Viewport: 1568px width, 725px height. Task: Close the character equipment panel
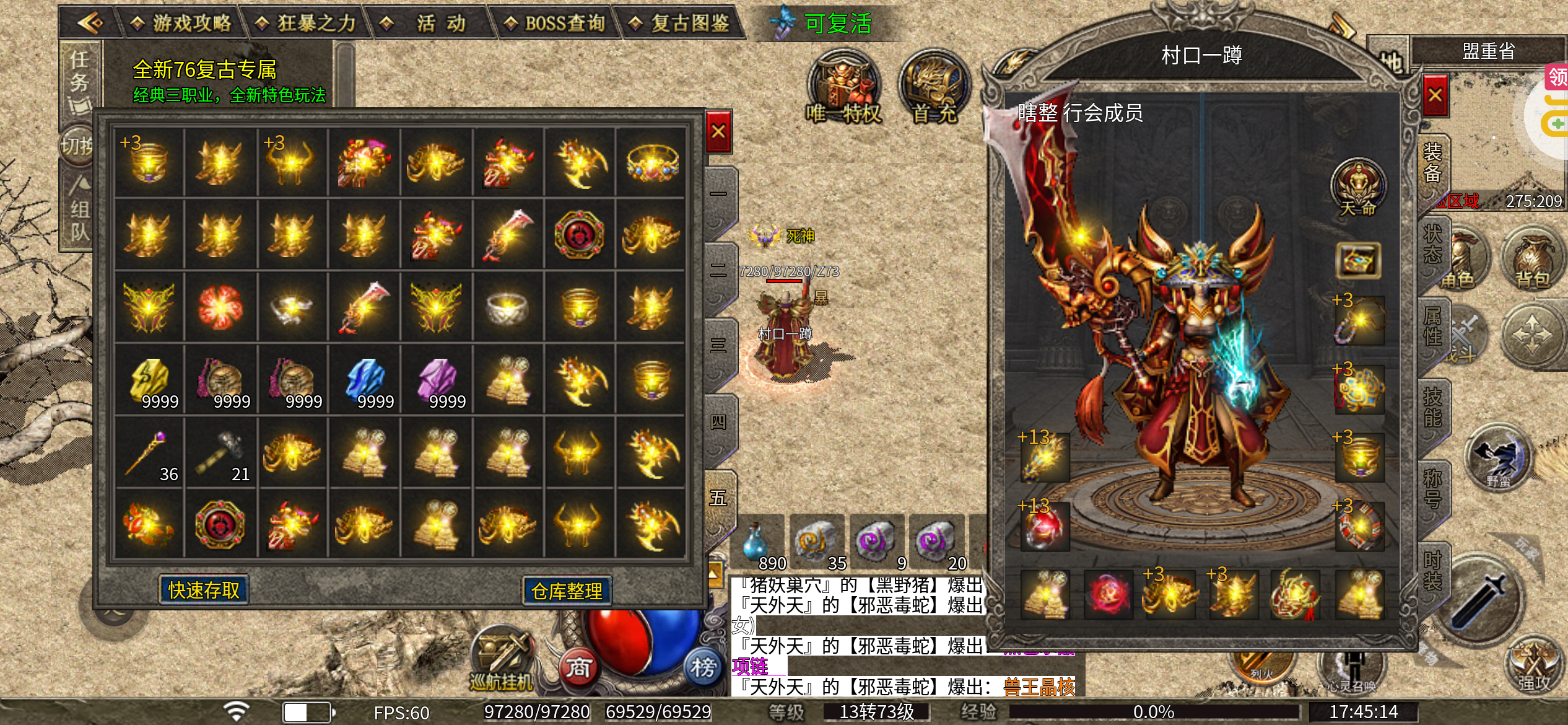point(1435,95)
